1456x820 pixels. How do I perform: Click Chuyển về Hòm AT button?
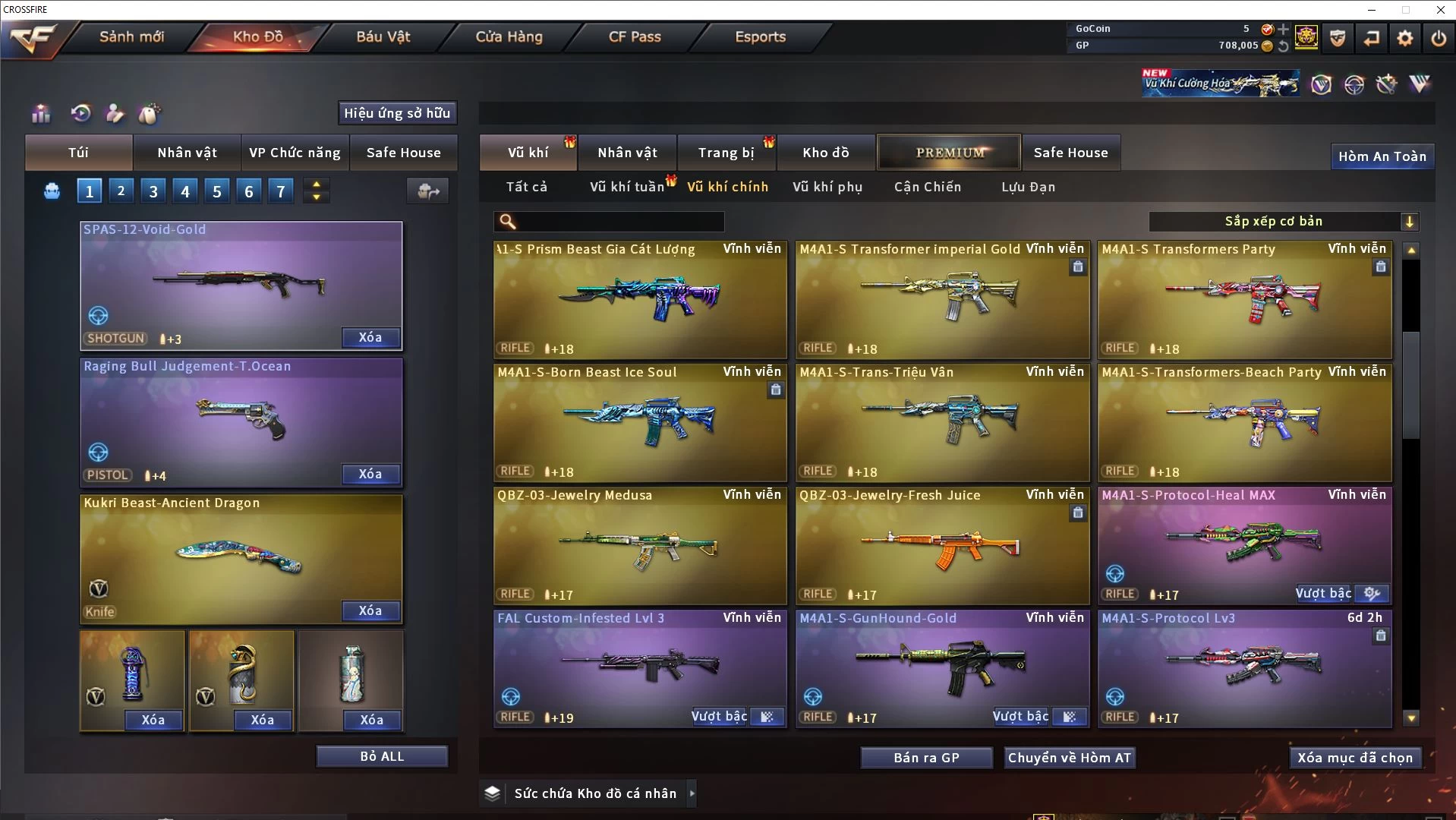[x=1069, y=758]
